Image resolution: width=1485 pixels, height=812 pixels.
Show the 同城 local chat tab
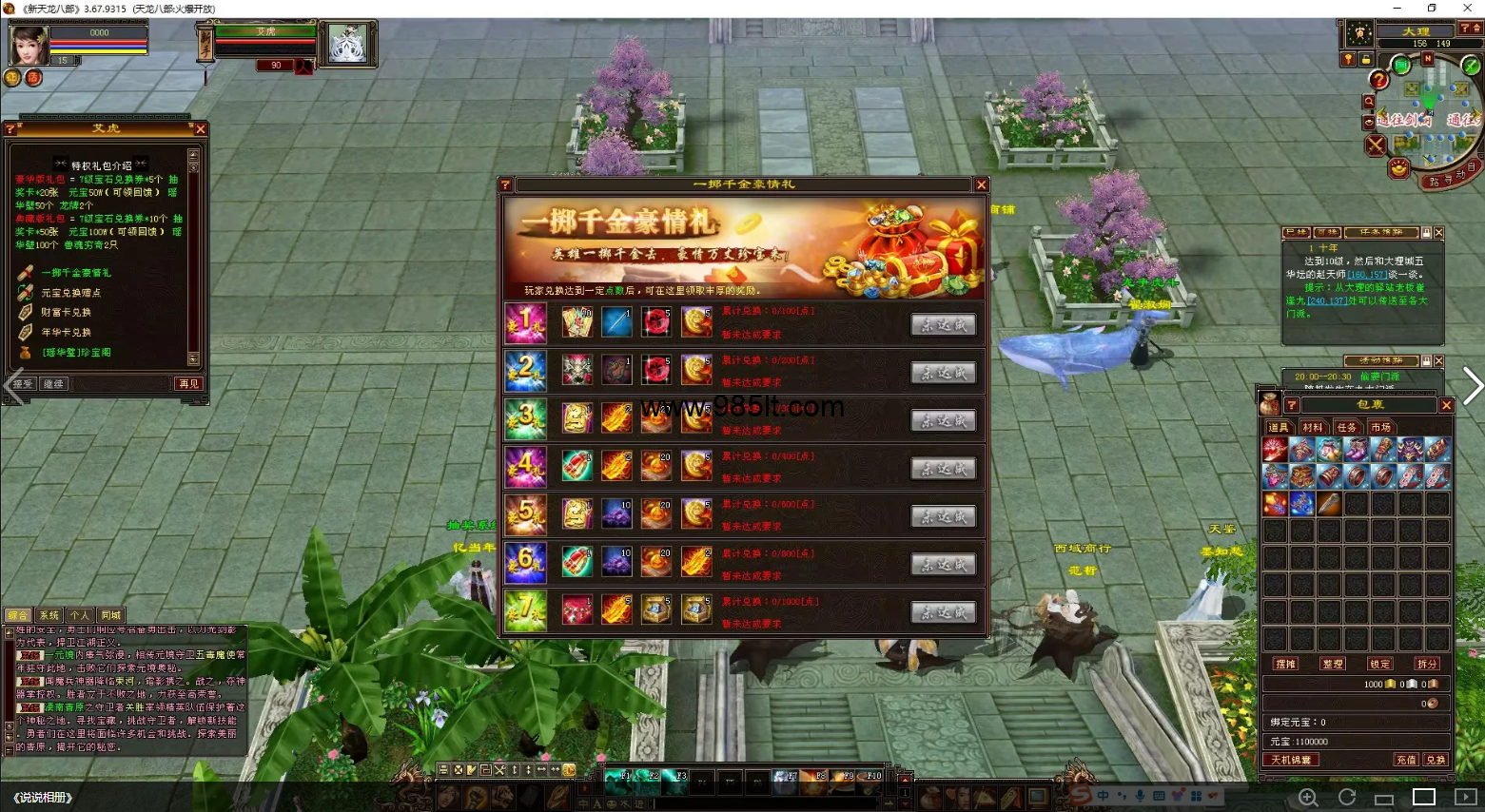[x=110, y=615]
